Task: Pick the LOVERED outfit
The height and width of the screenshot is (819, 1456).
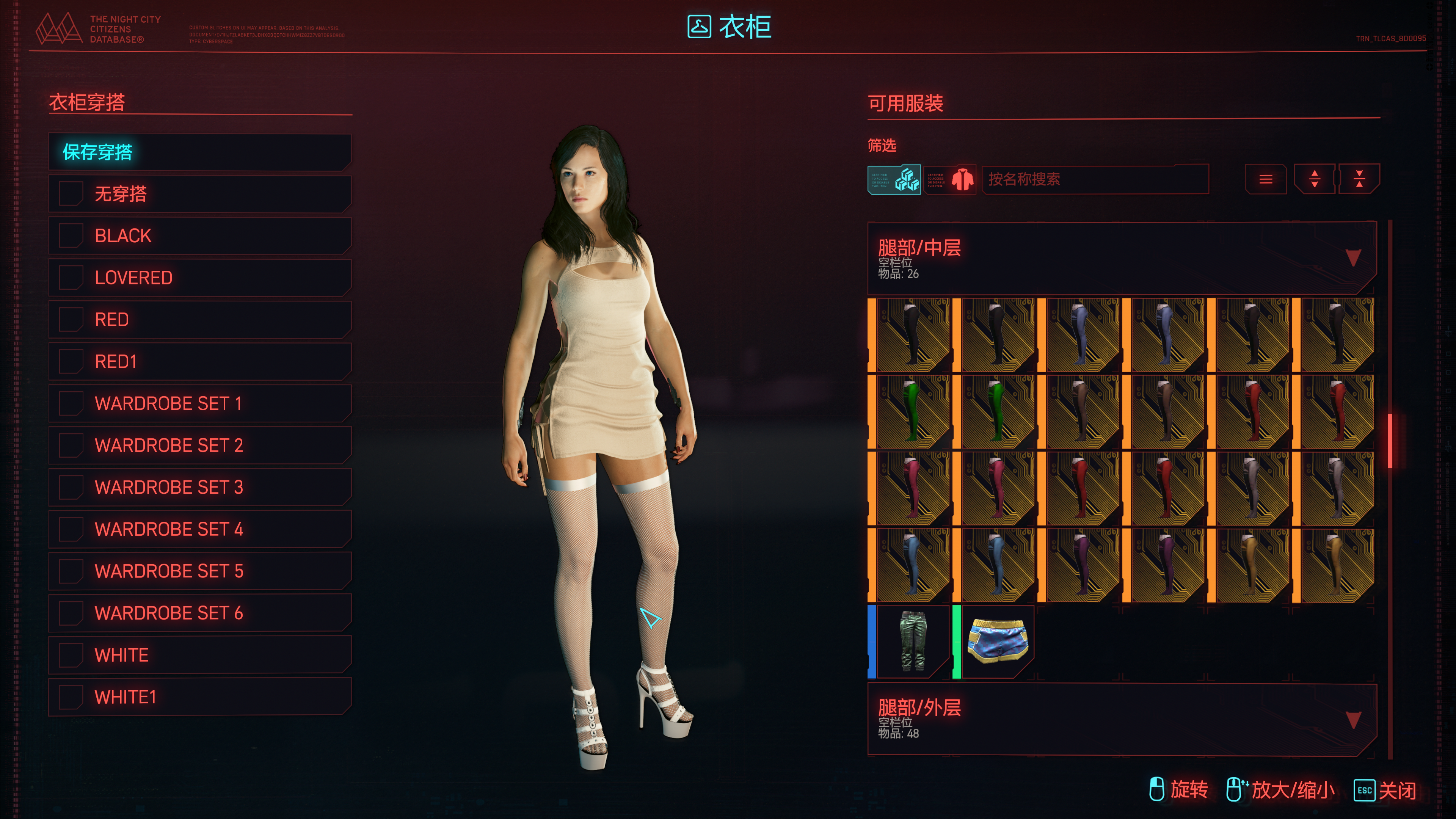Action: (x=199, y=278)
